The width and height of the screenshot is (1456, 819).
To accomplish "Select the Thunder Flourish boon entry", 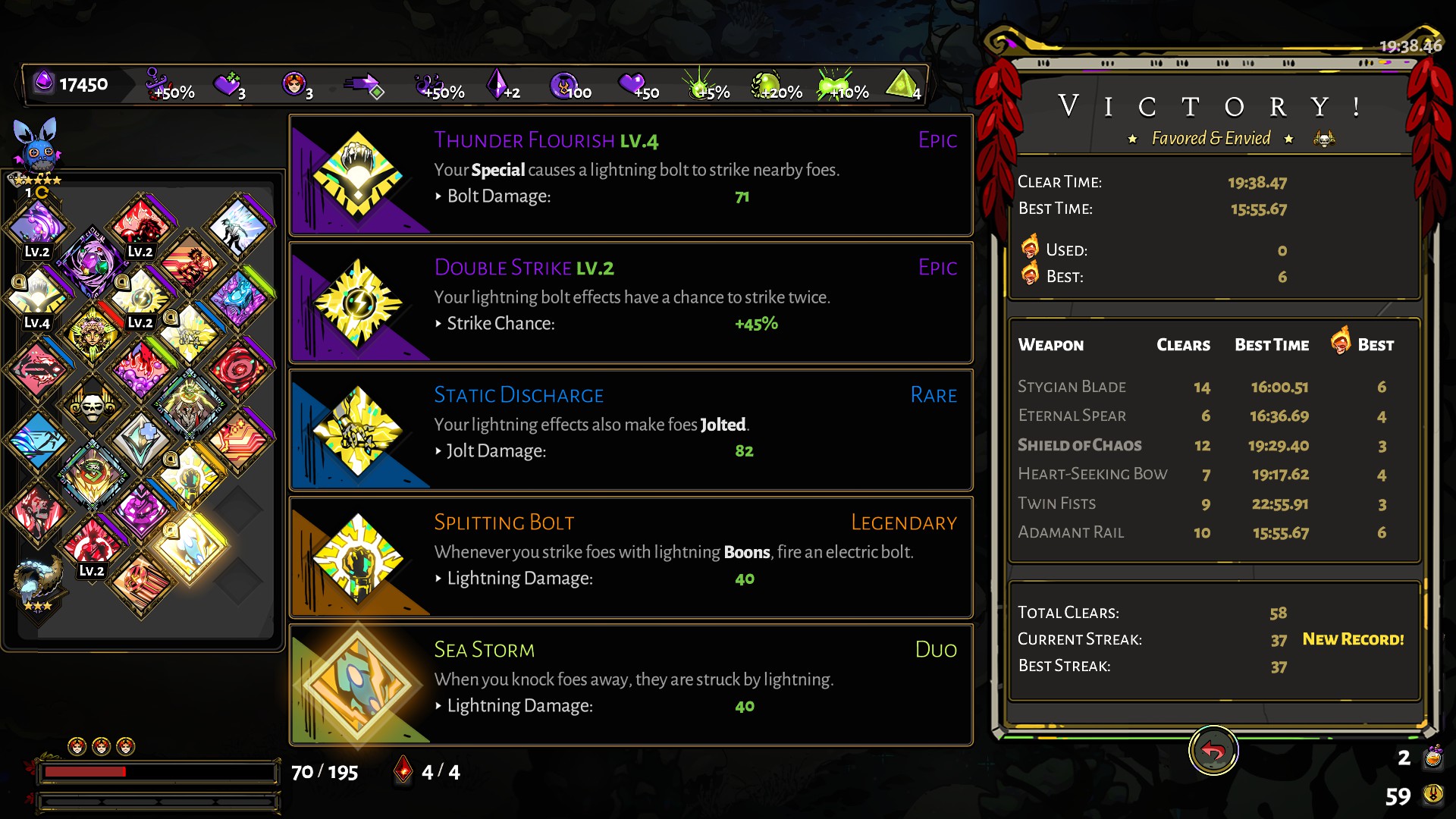I will coord(631,175).
